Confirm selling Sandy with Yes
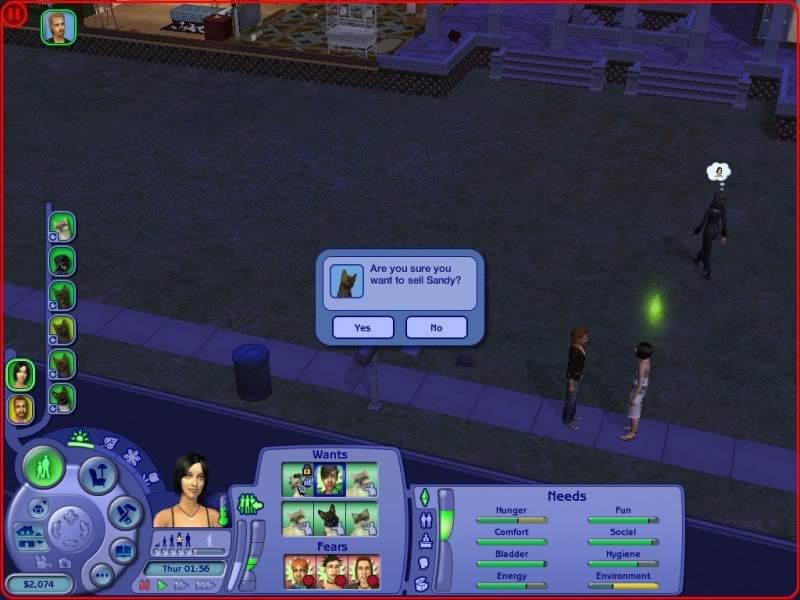 [362, 327]
